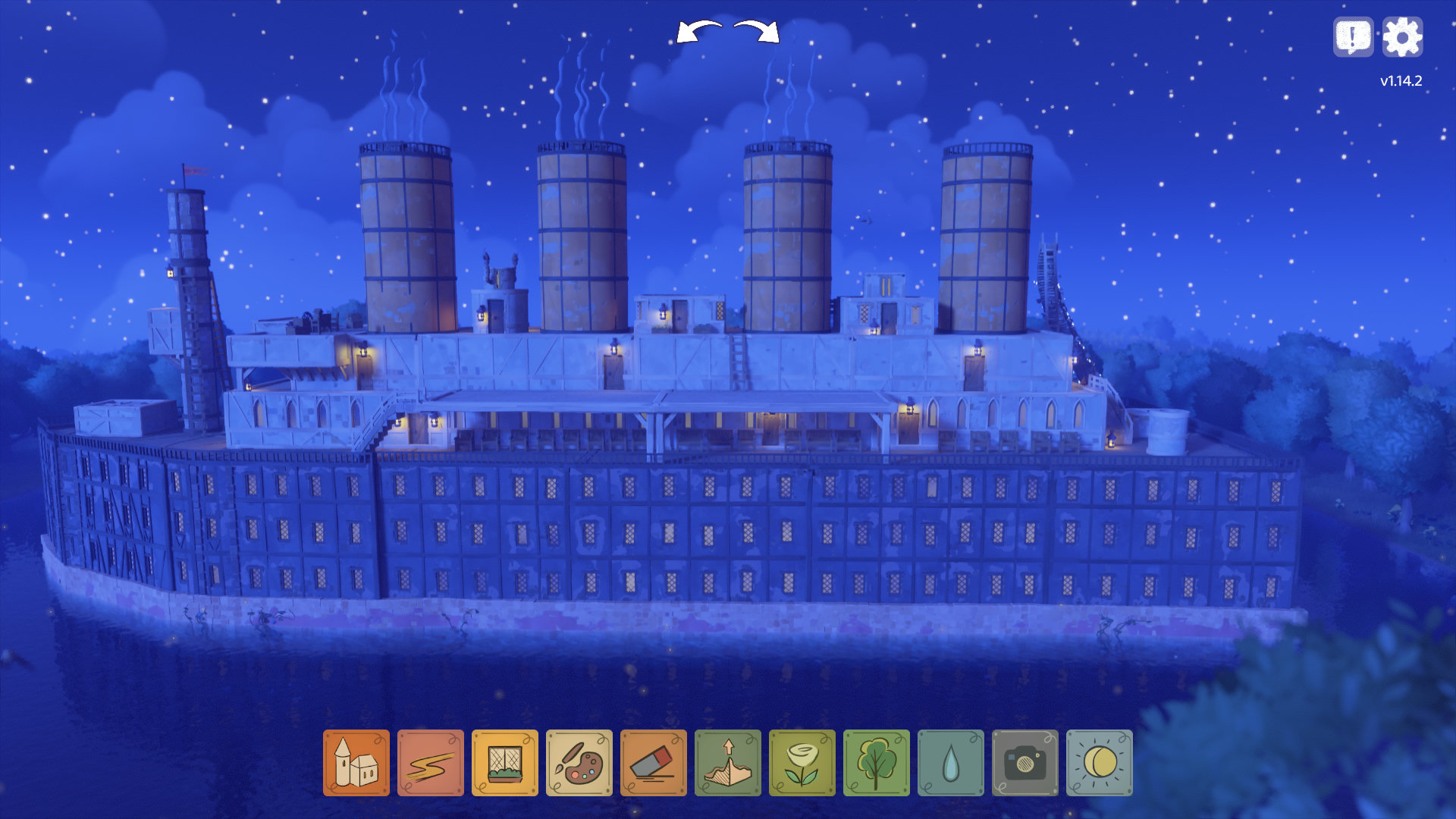
Task: Select the flower planting tool
Action: click(x=802, y=763)
